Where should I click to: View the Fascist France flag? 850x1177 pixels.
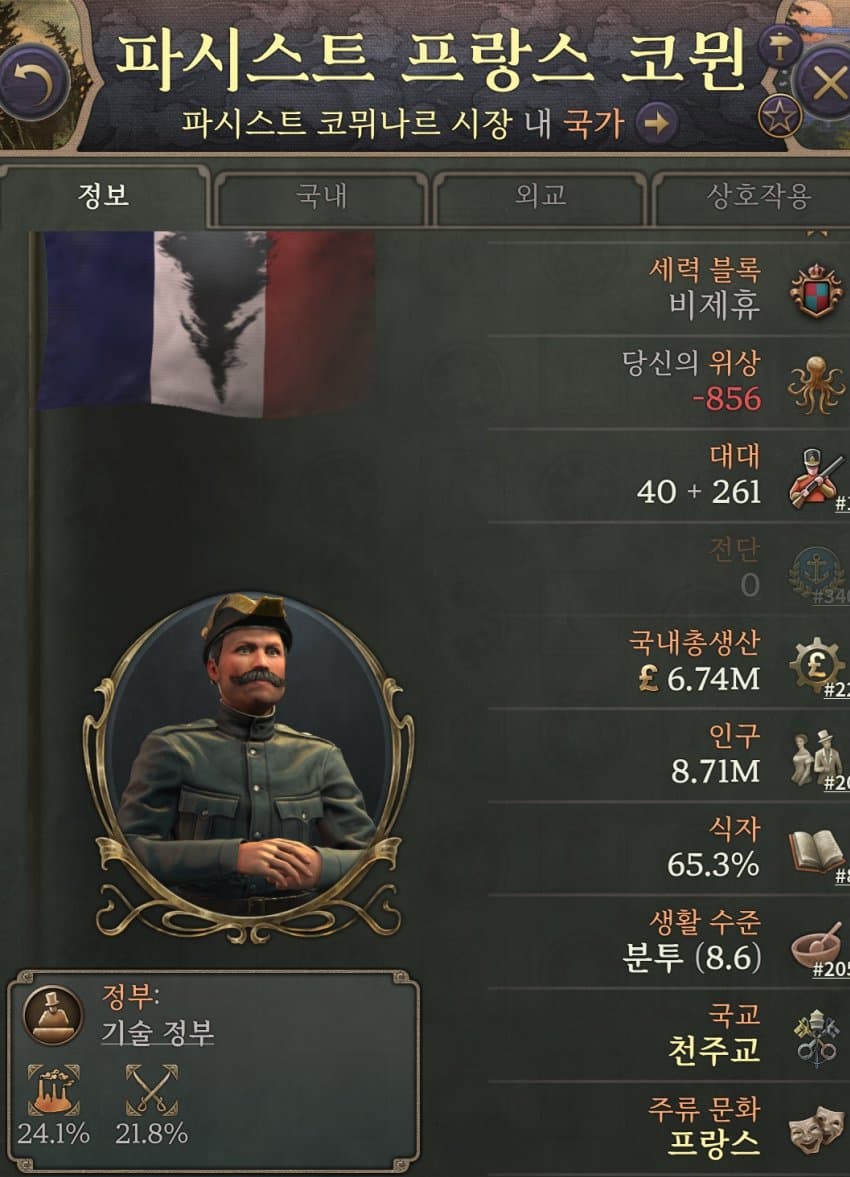pyautogui.click(x=207, y=320)
